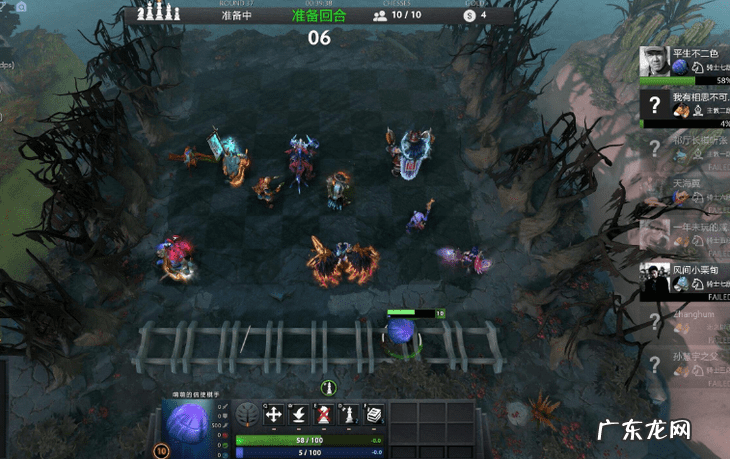Use the recall chess piece ability
730x459 pixels.
click(299, 414)
